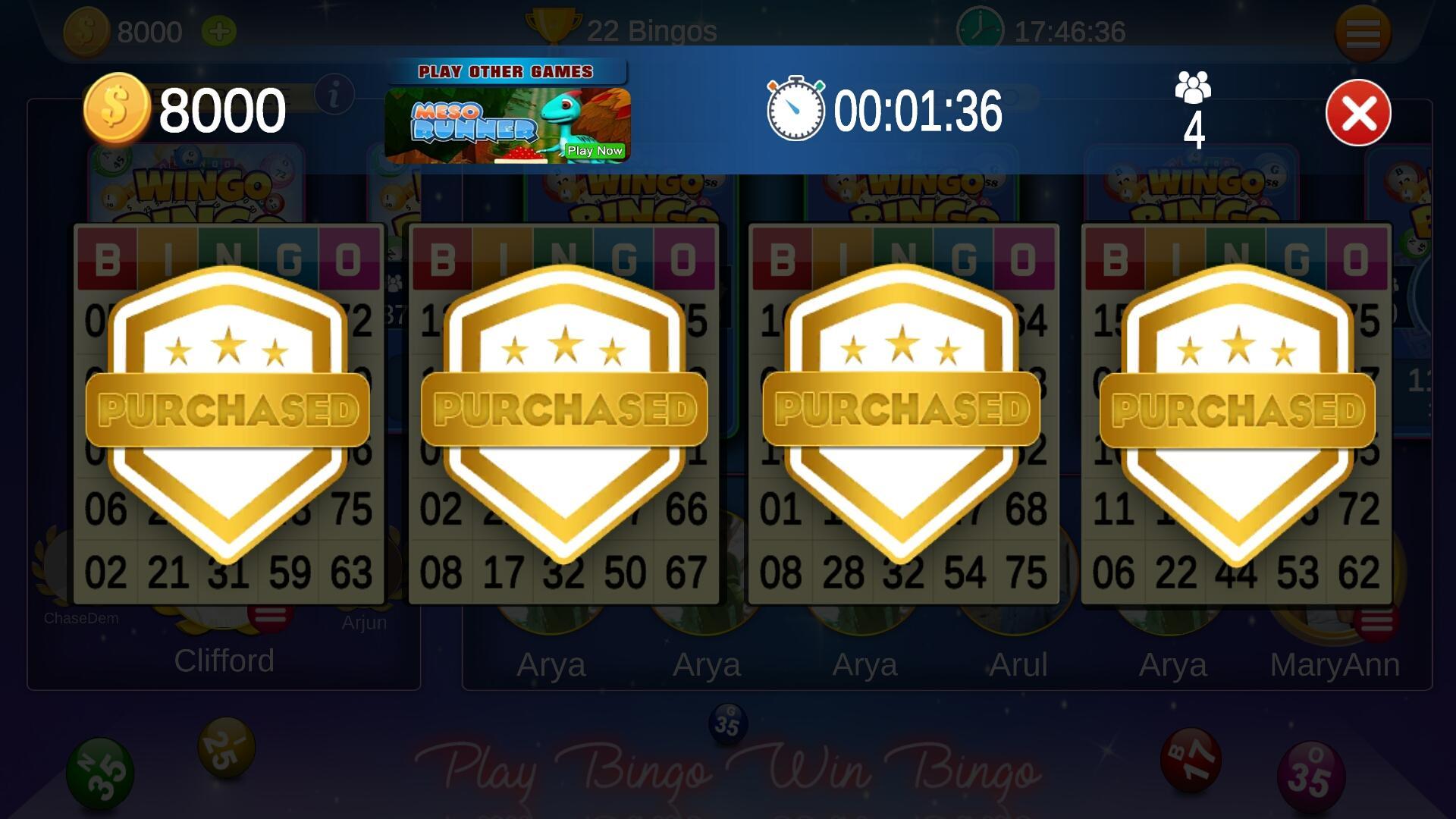Screen dimensions: 1456x819
Task: Close the card purchase popup
Action: coord(1357,112)
